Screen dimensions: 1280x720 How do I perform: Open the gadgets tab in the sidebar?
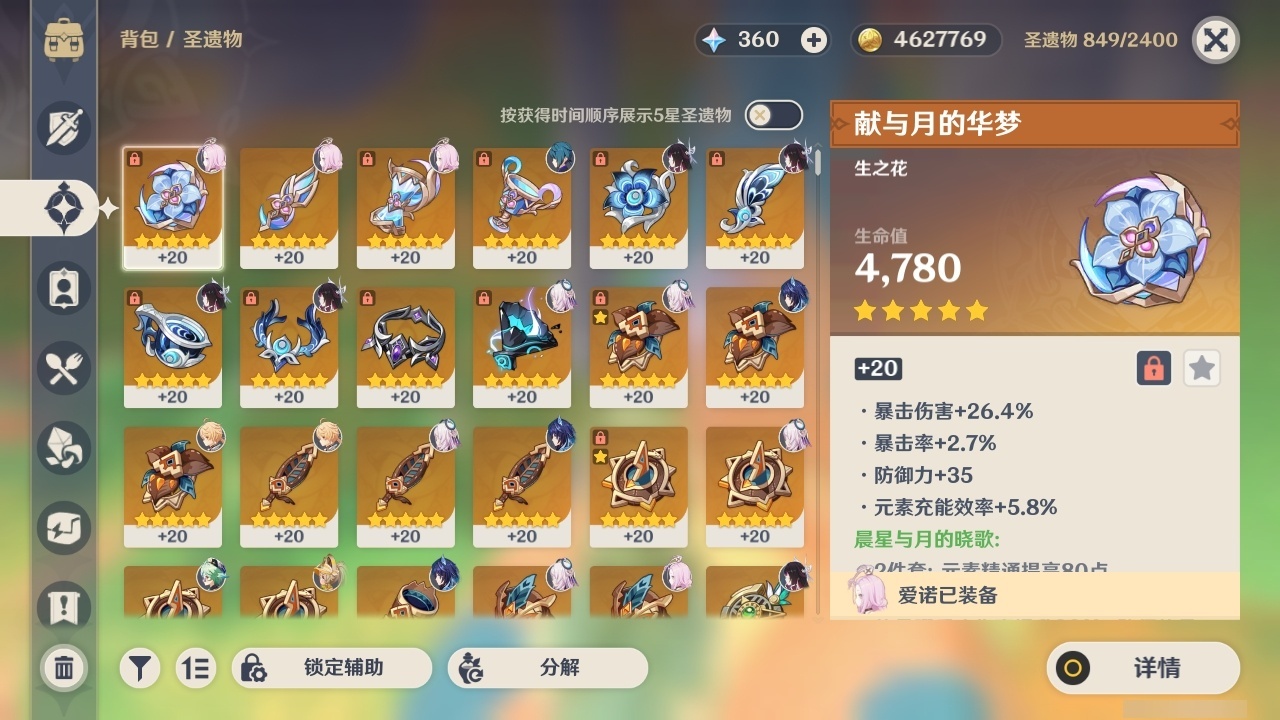tap(63, 528)
